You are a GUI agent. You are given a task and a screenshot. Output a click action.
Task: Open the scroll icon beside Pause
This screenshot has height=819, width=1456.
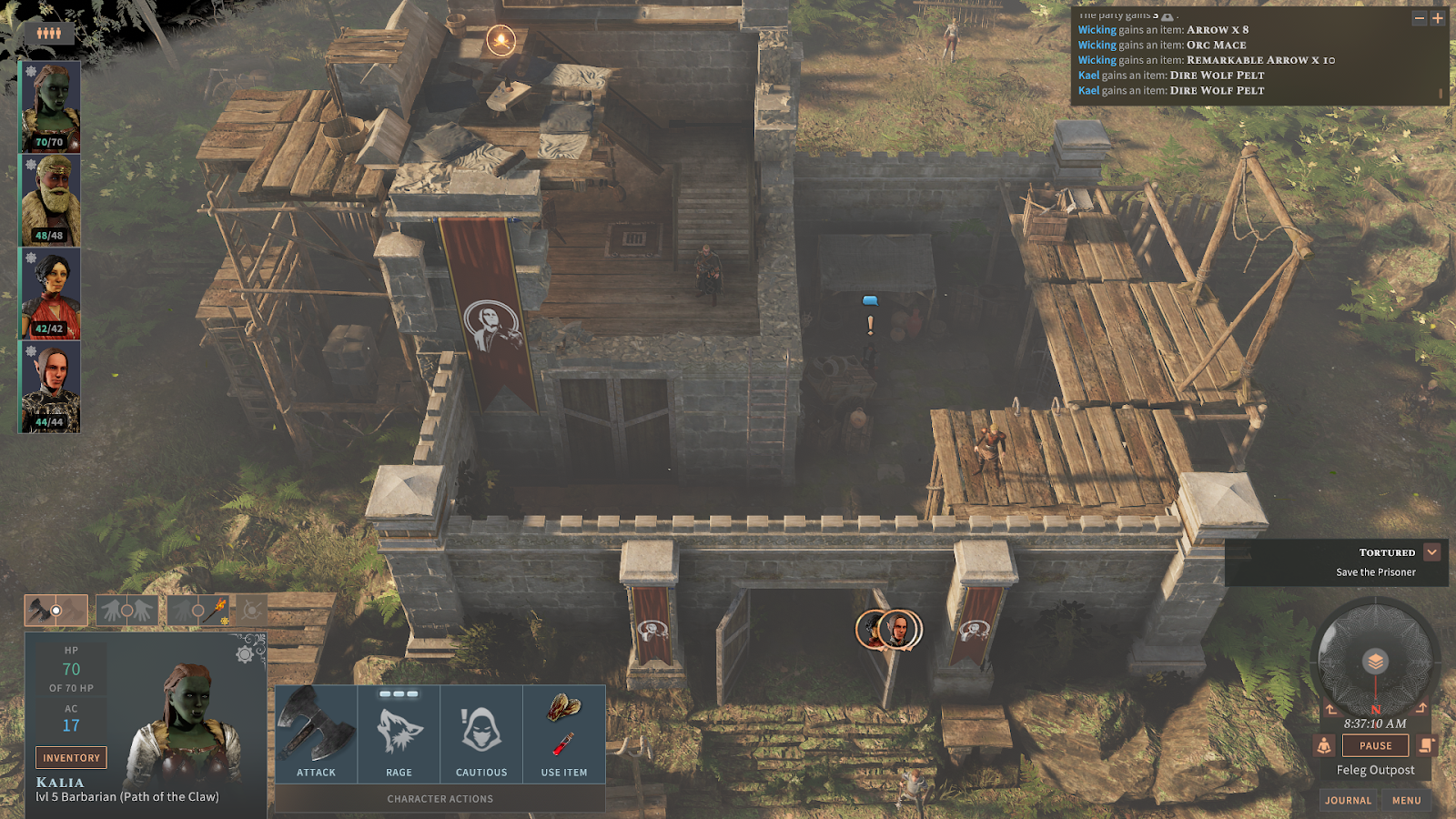[x=1426, y=745]
